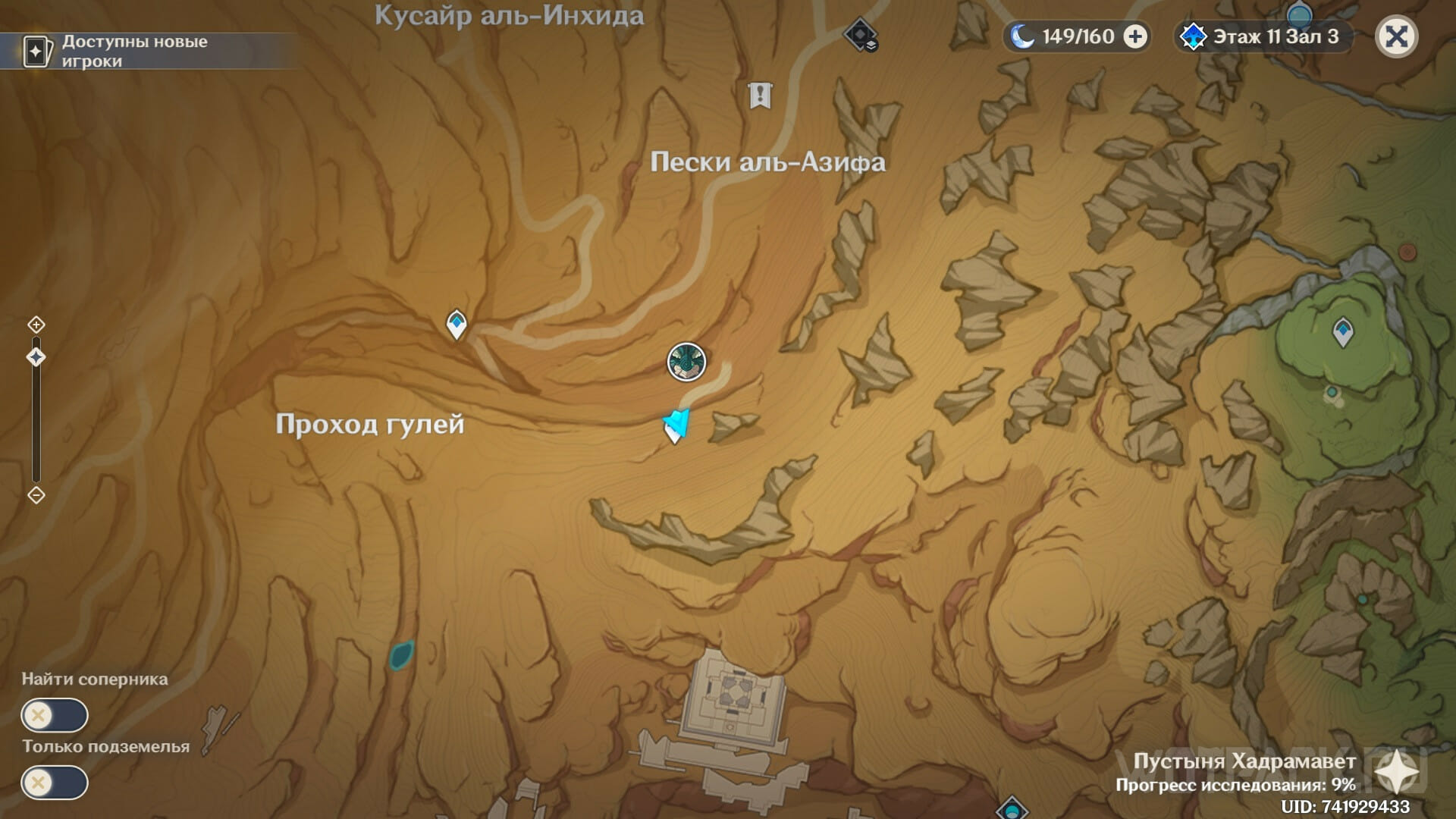Select the teleport waypoint at the bottom edge
Screen dimensions: 1456x819
click(x=1011, y=808)
